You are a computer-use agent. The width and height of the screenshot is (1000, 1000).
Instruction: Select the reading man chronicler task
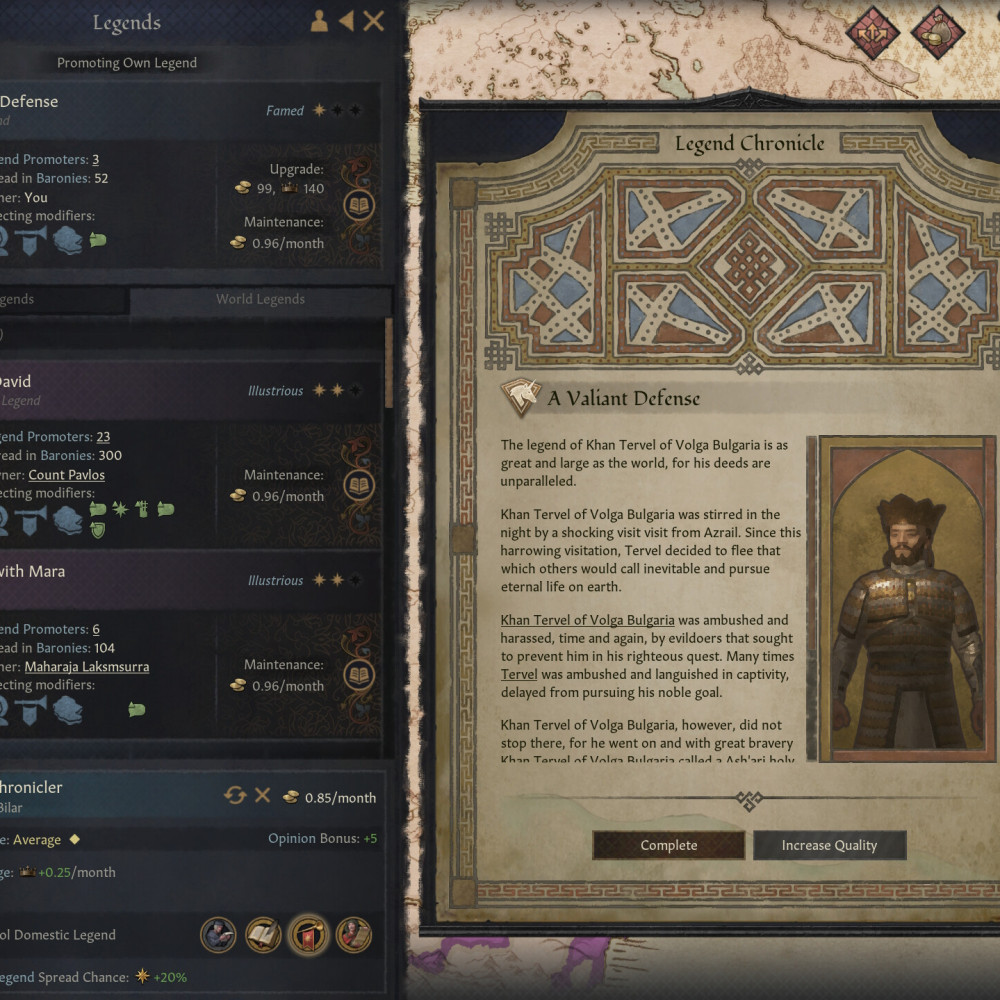point(218,935)
